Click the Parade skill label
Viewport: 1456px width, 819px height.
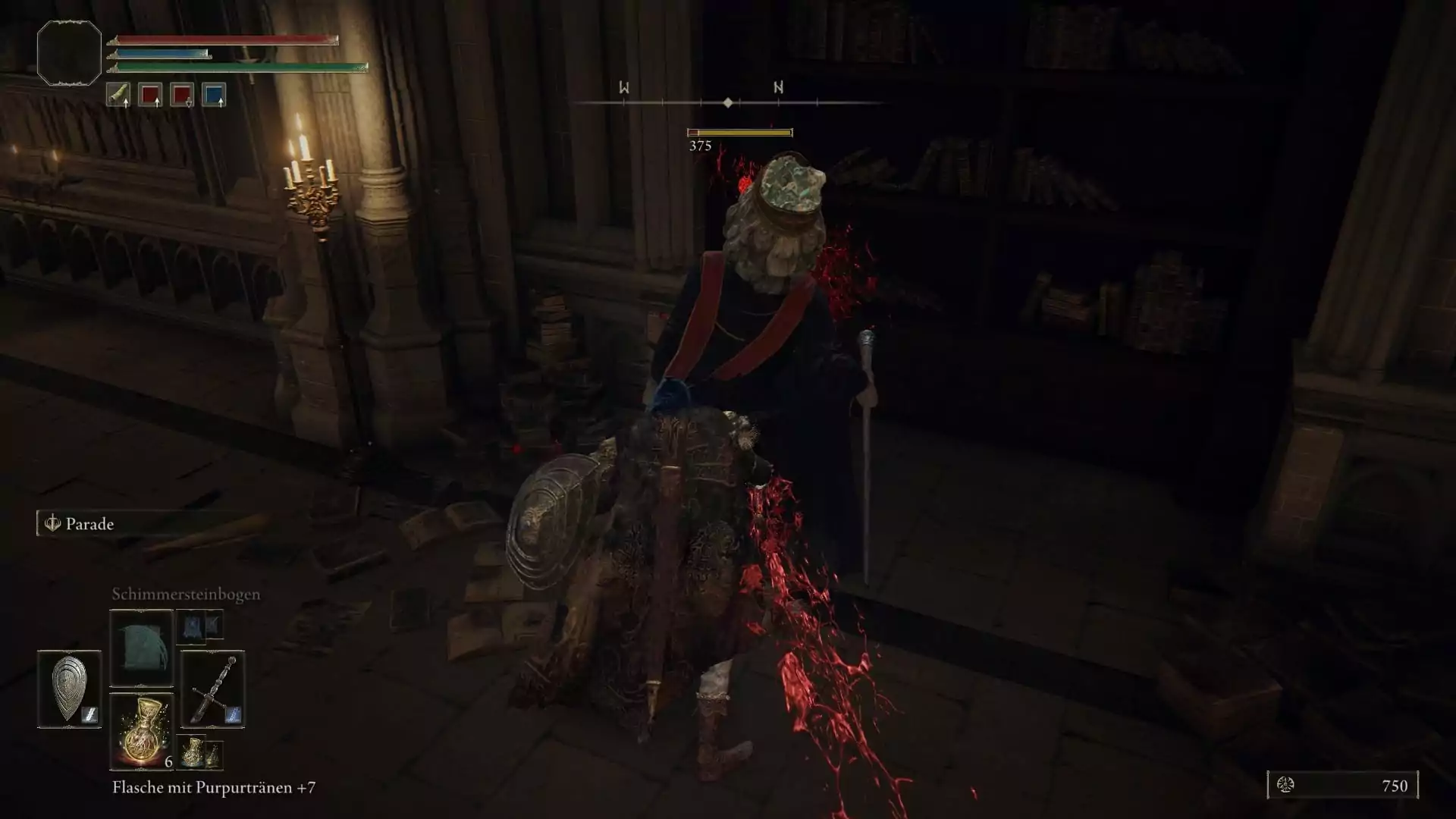pyautogui.click(x=89, y=524)
